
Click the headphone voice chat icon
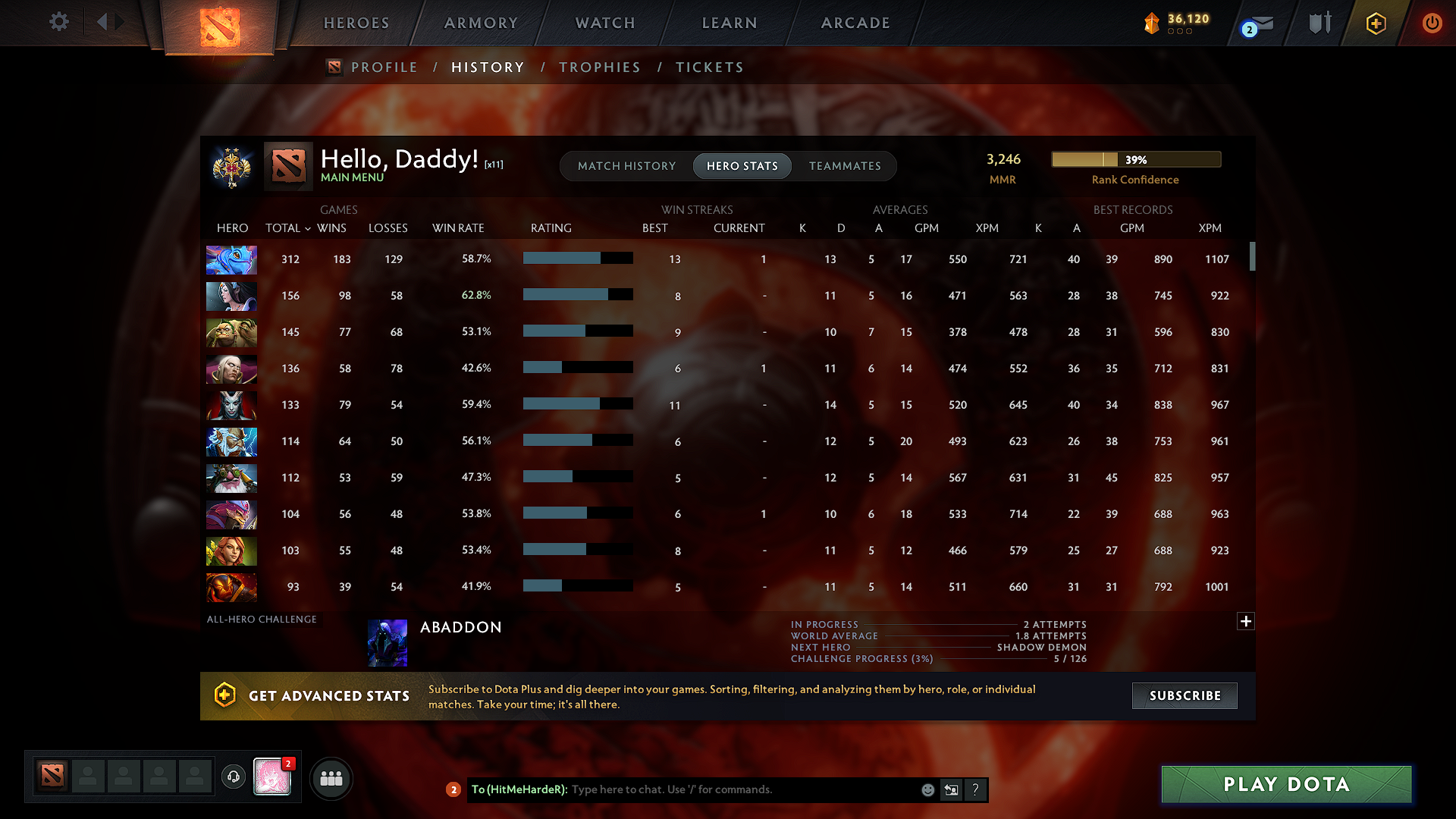[233, 778]
